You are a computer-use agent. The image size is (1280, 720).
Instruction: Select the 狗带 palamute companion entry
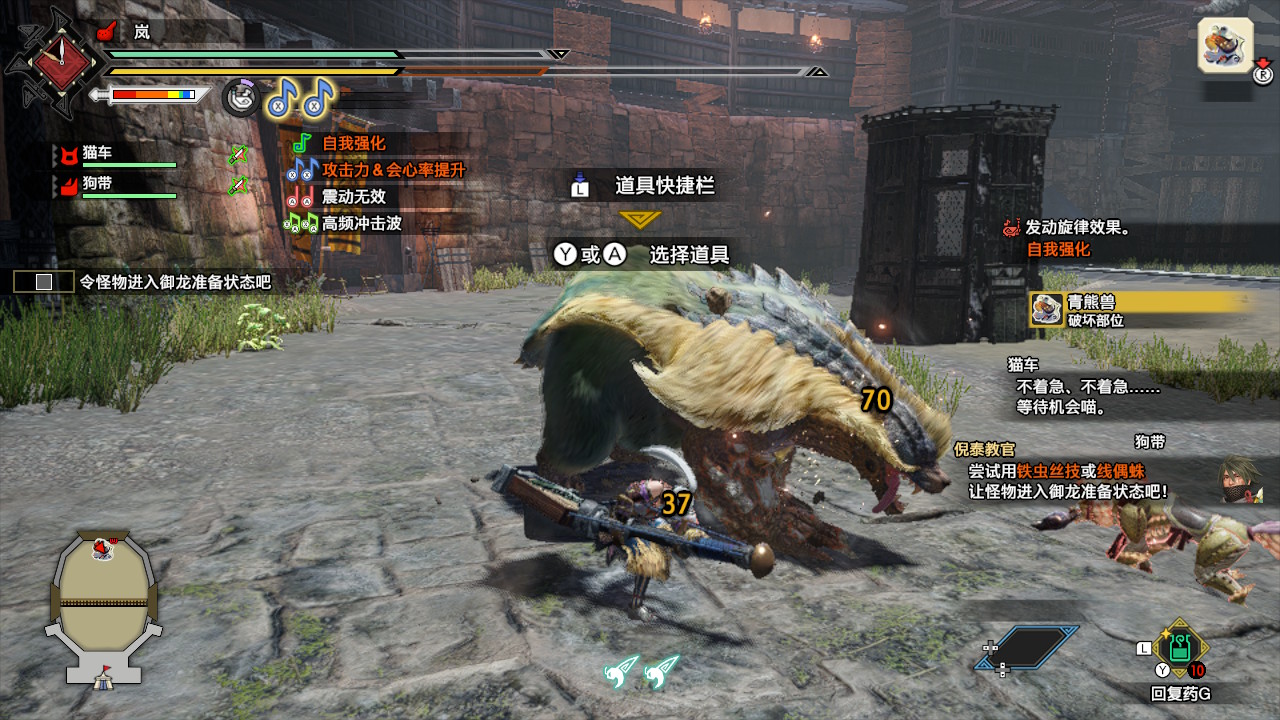click(x=98, y=185)
